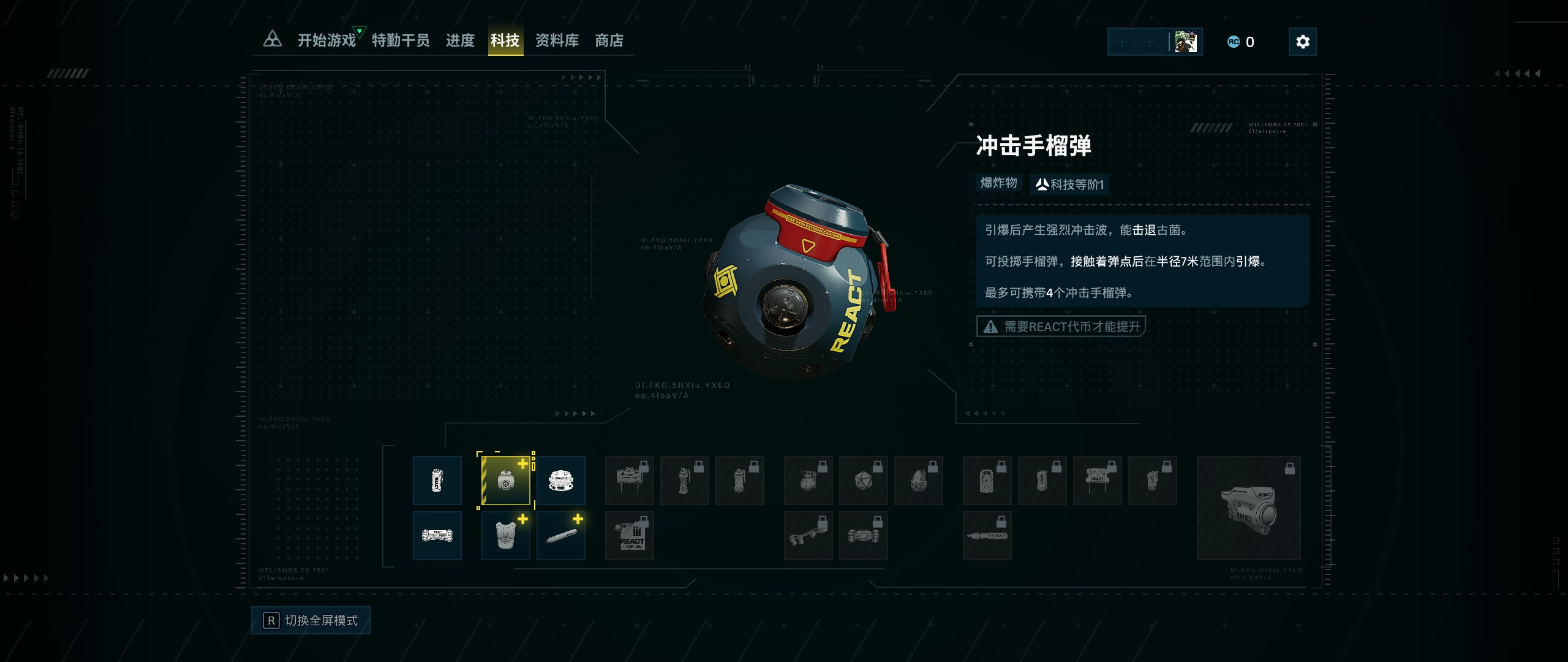The image size is (1568, 662).
Task: Toggle fullscreen mode with 切换全屏模式
Action: coord(311,620)
